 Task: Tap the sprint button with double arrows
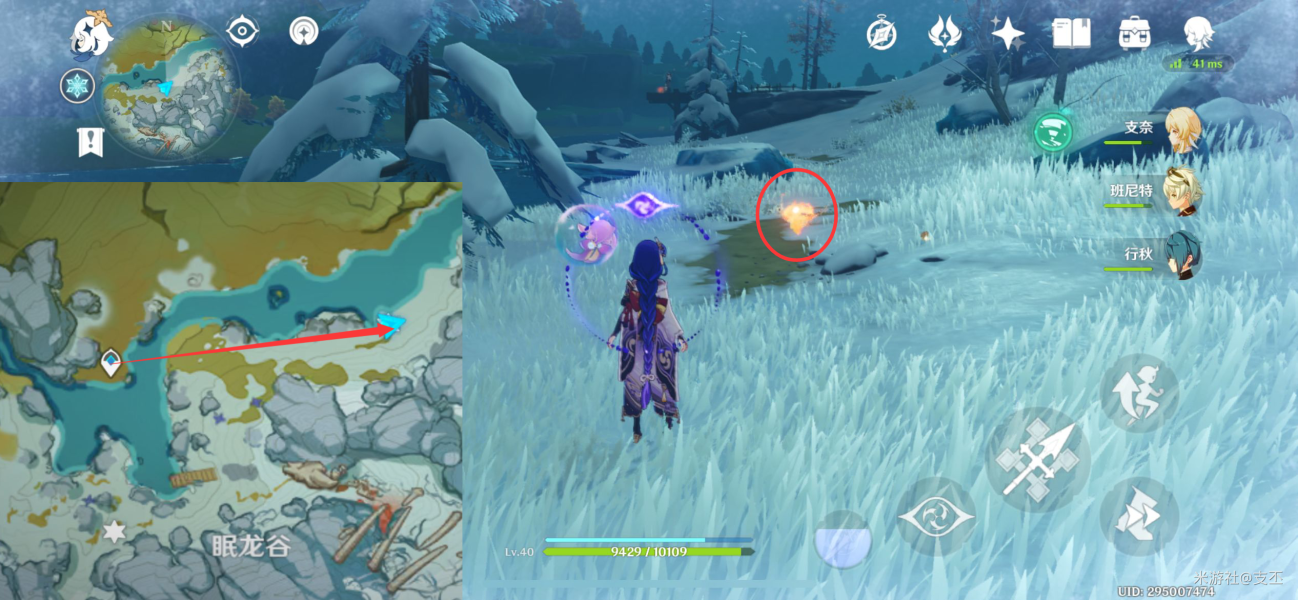pyautogui.click(x=1137, y=515)
